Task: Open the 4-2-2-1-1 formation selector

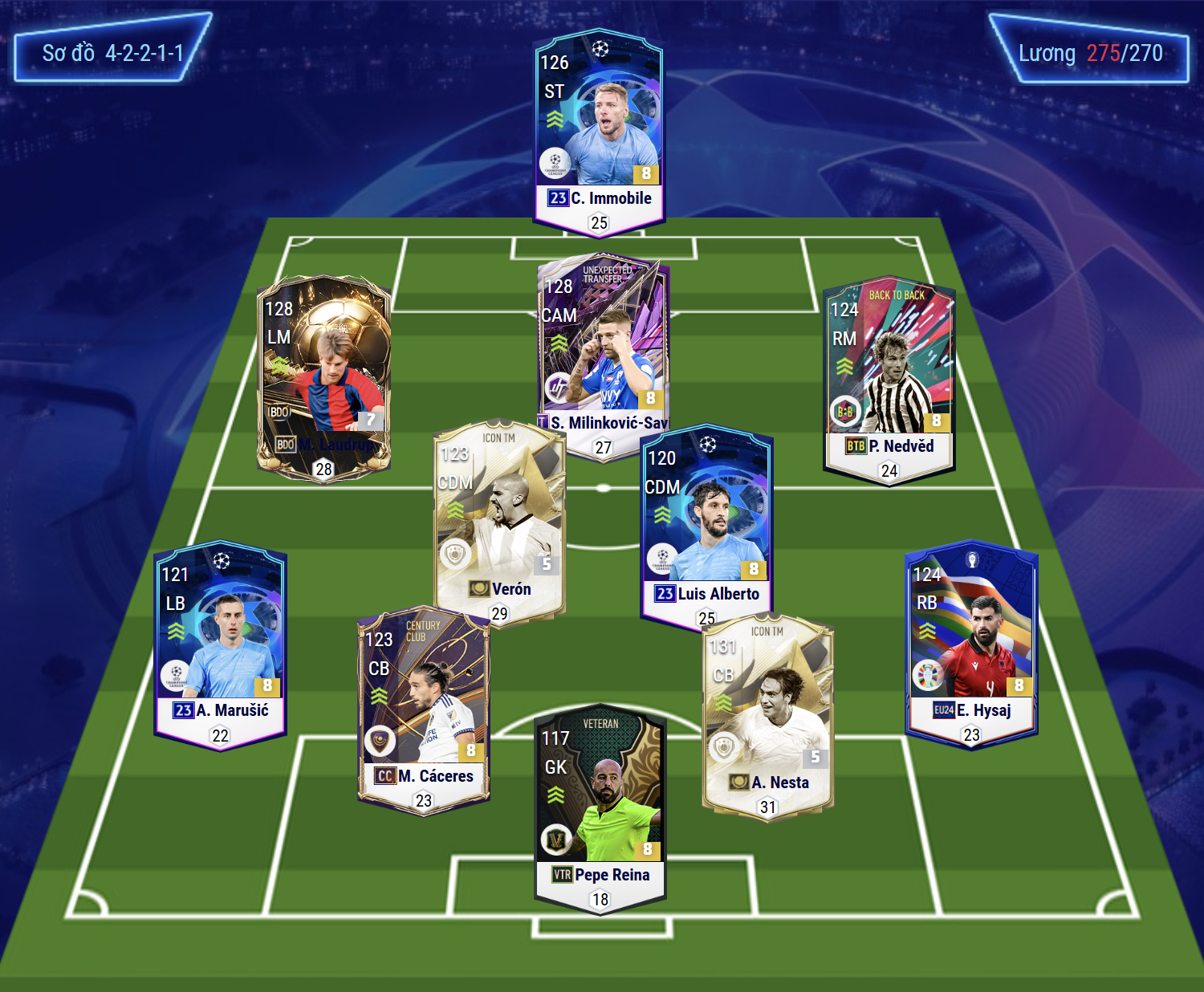Action: tap(112, 53)
